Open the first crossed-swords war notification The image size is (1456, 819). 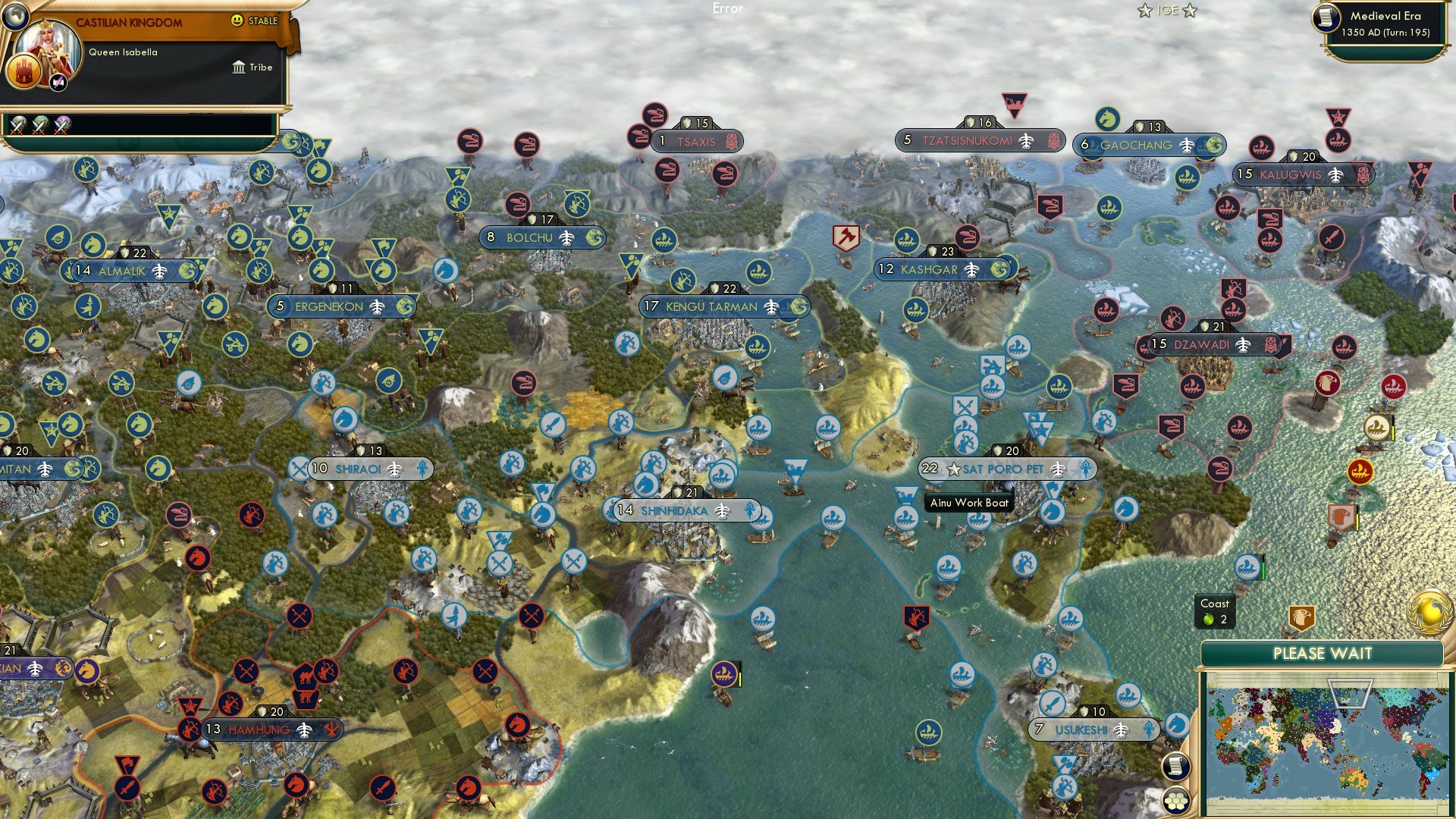coord(17,125)
